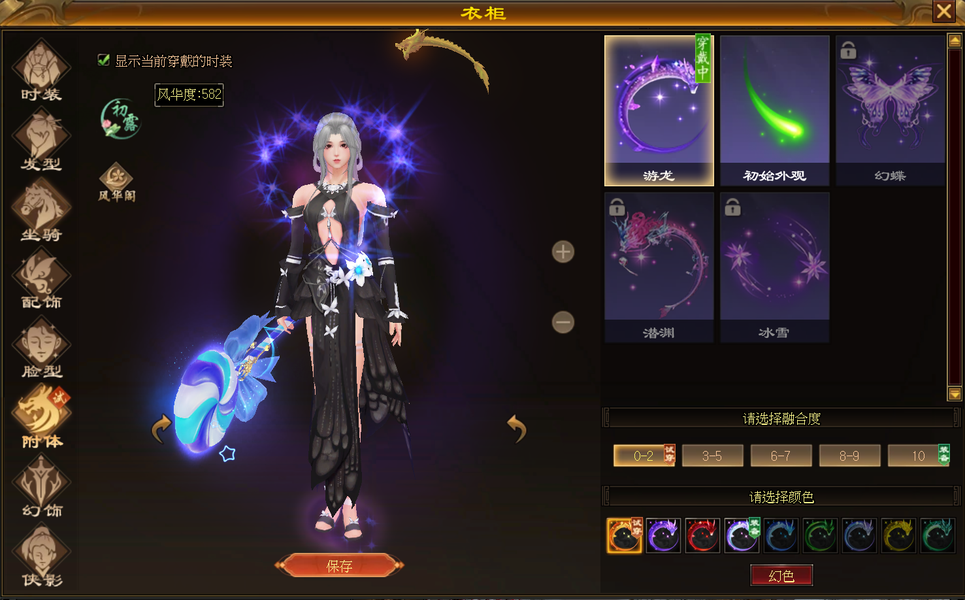965x600 pixels.
Task: Select the 坐骑 mount tab
Action: pyautogui.click(x=41, y=210)
